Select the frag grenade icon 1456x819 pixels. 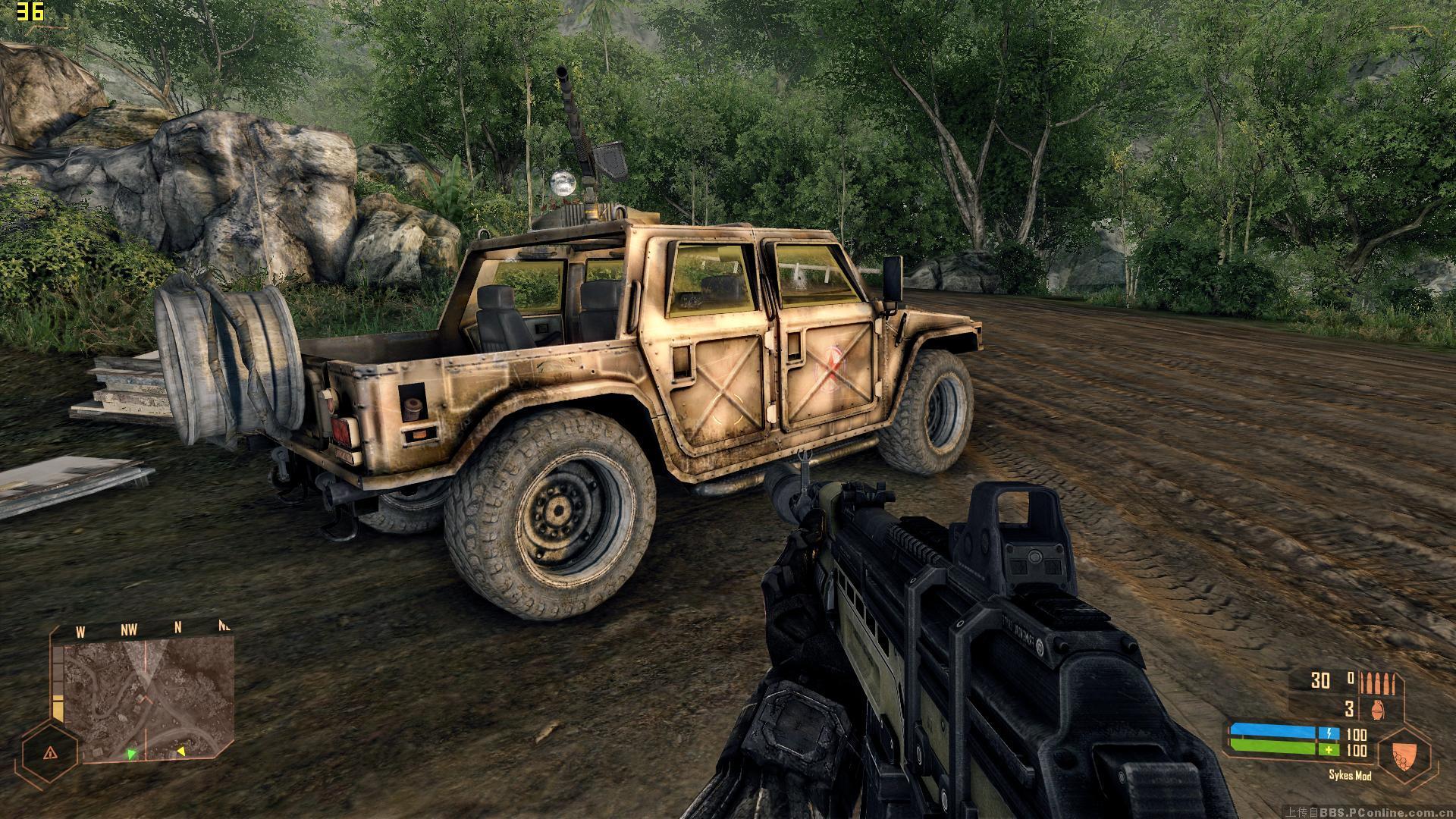coord(1379,709)
